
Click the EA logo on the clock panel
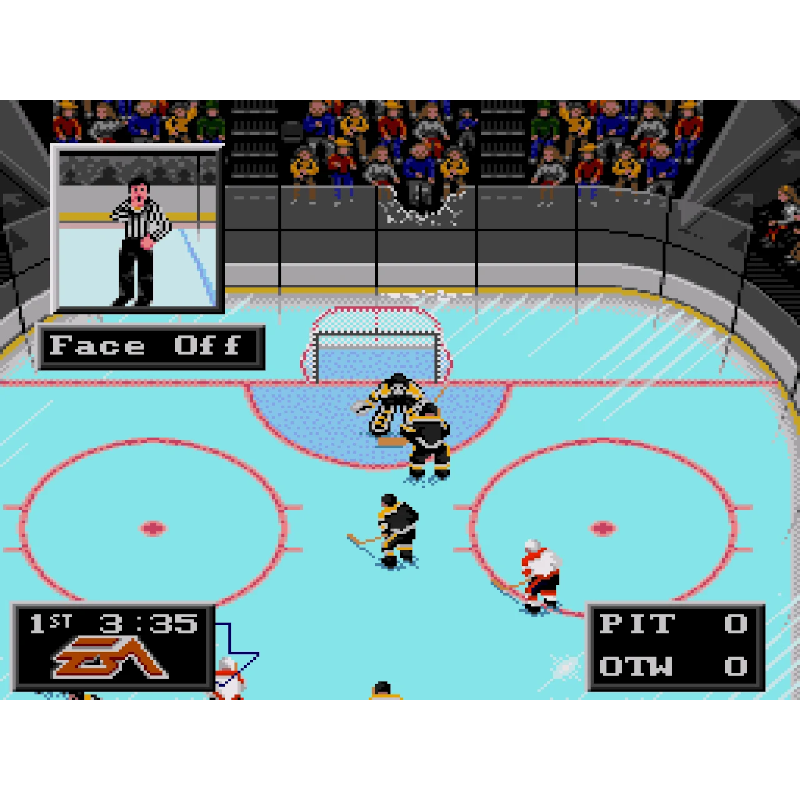click(110, 660)
